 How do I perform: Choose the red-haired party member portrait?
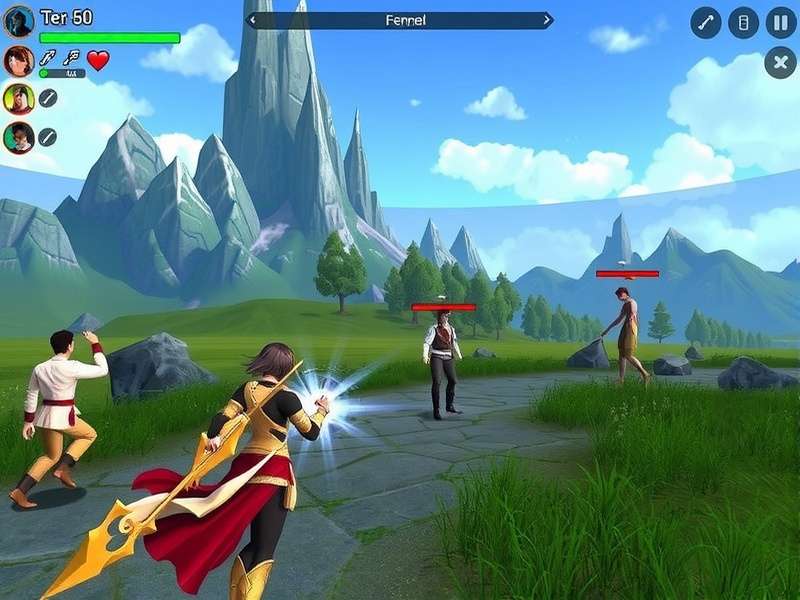tap(19, 61)
